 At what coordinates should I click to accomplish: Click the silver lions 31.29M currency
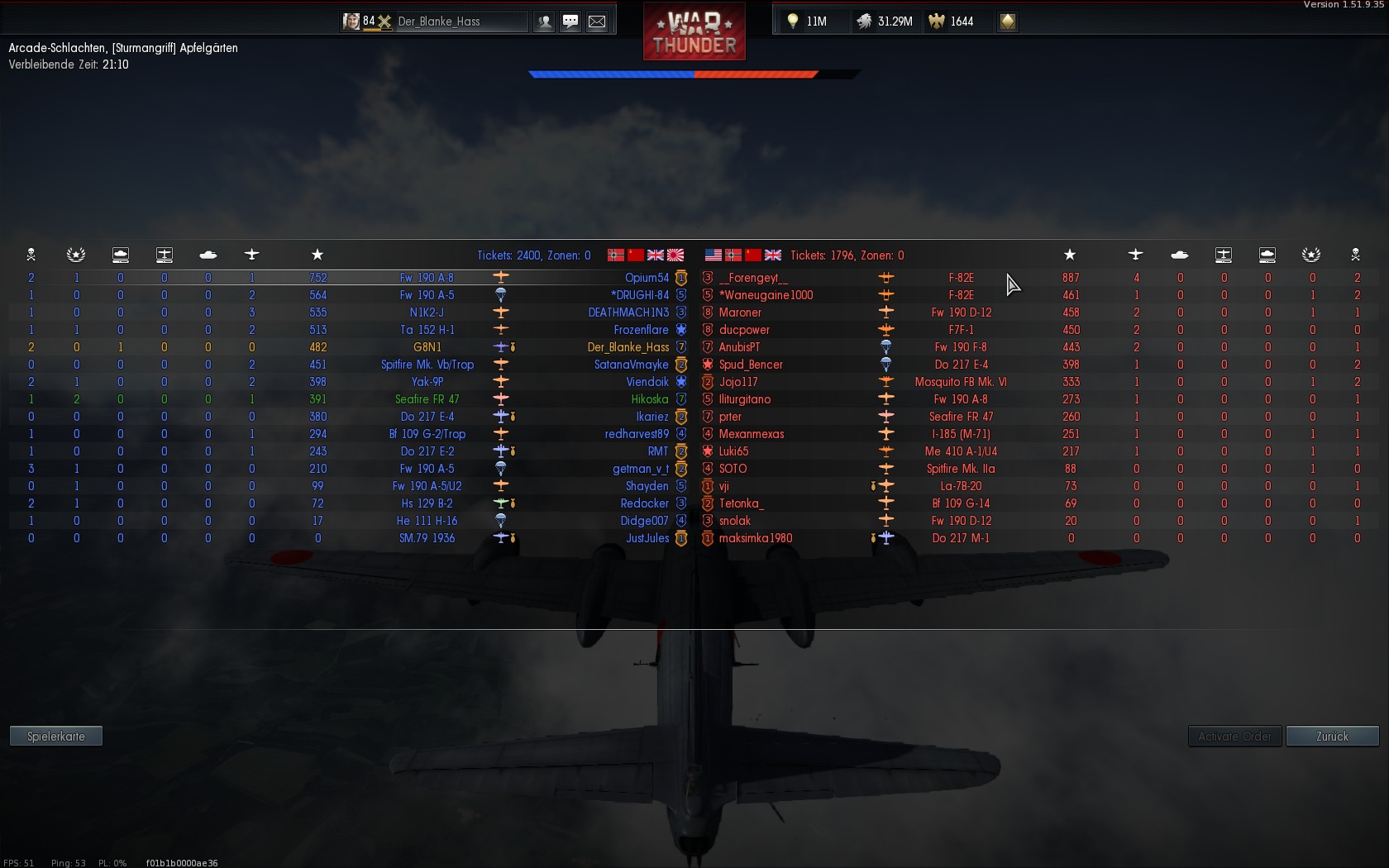(x=885, y=21)
